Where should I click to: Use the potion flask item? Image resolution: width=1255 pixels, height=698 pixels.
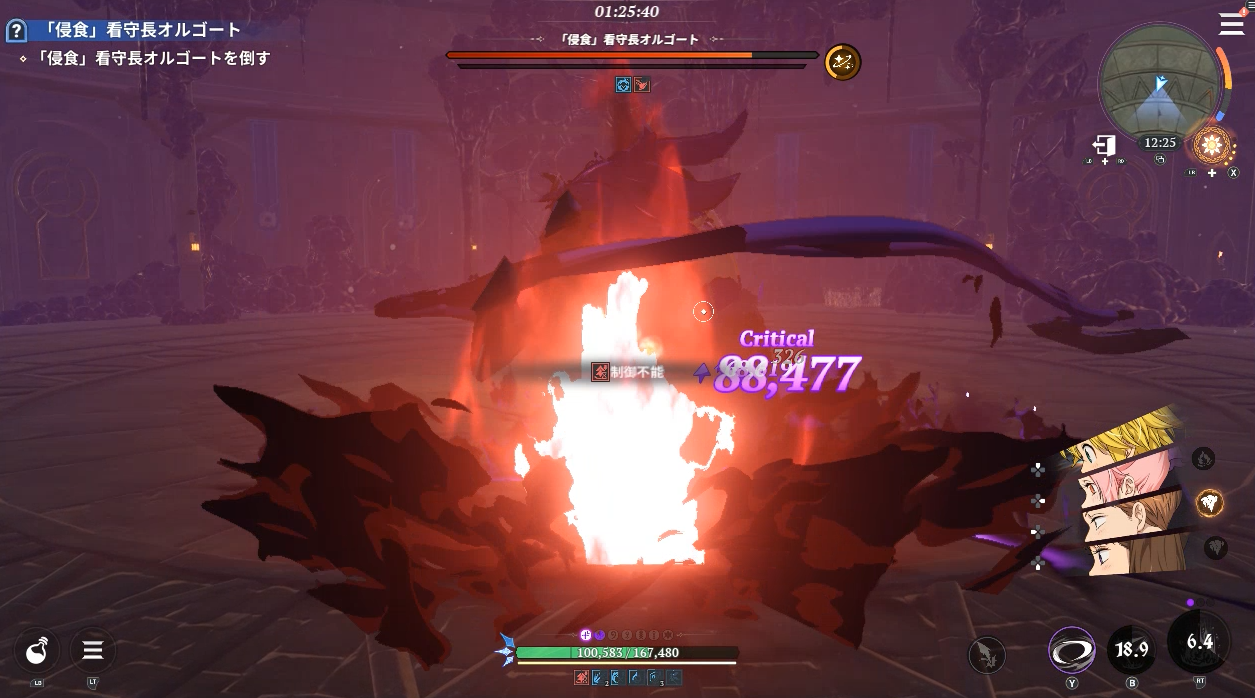coord(38,652)
